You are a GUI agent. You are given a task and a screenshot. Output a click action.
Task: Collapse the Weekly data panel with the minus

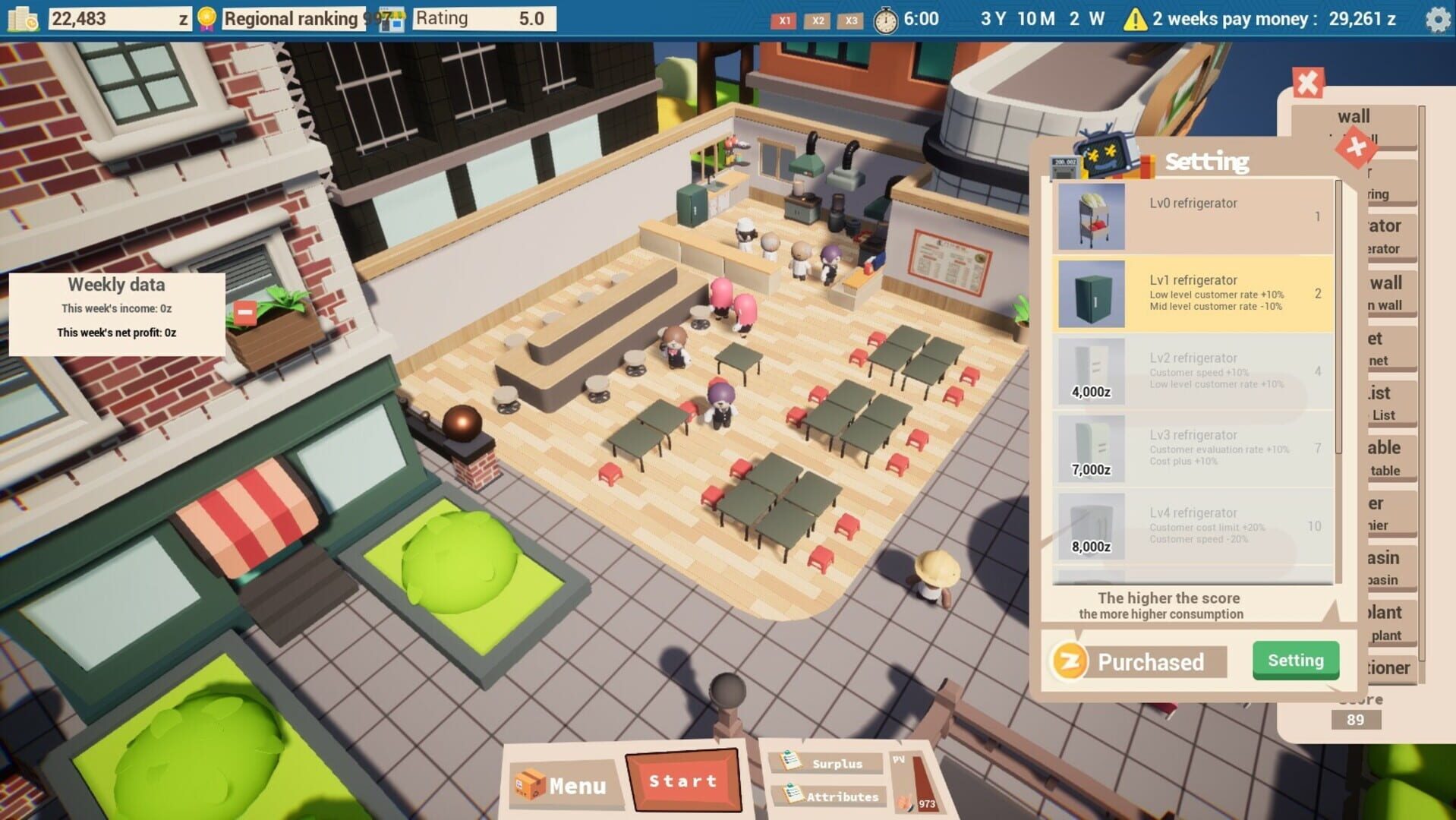coord(244,311)
